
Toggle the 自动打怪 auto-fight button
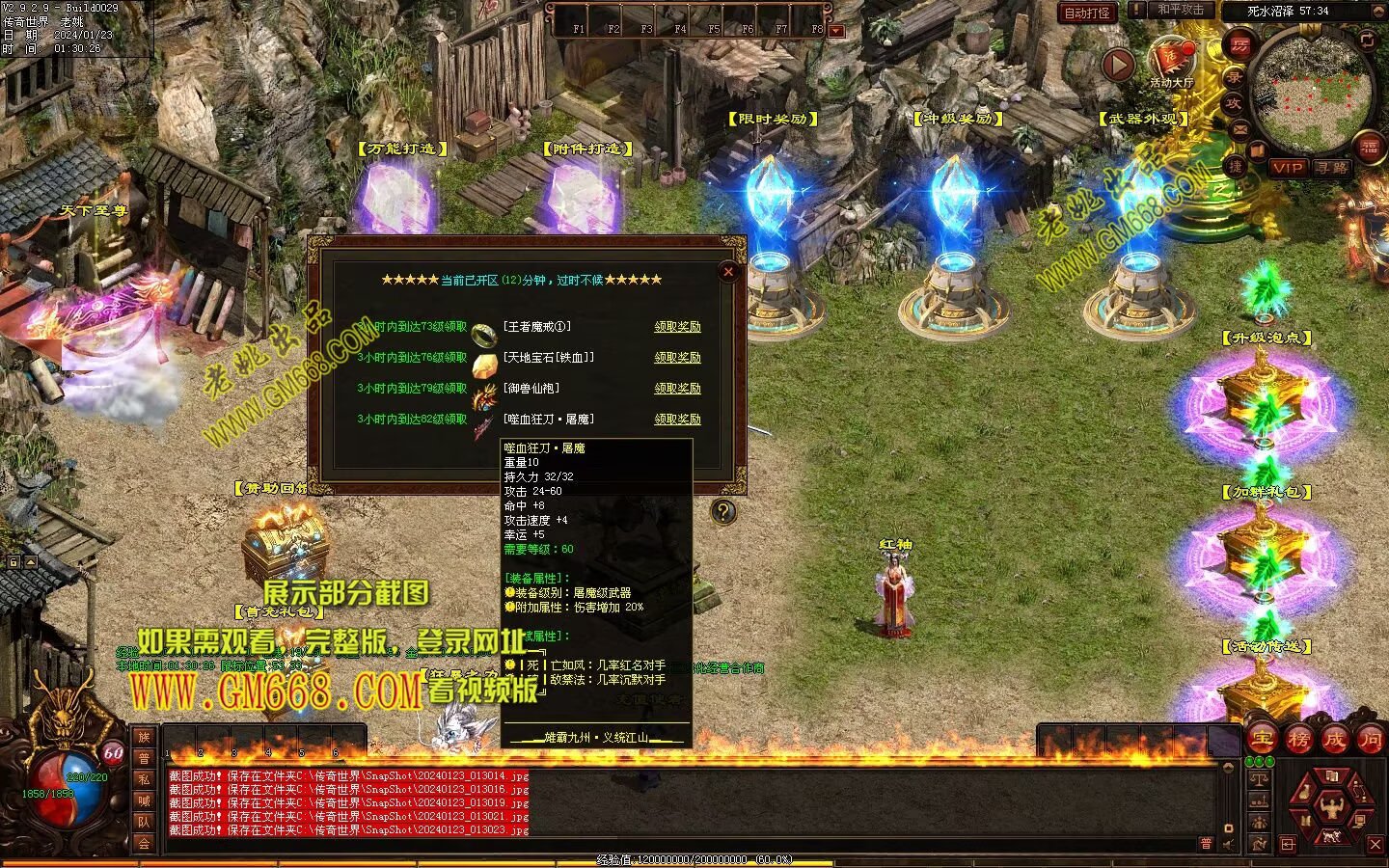pos(1087,13)
